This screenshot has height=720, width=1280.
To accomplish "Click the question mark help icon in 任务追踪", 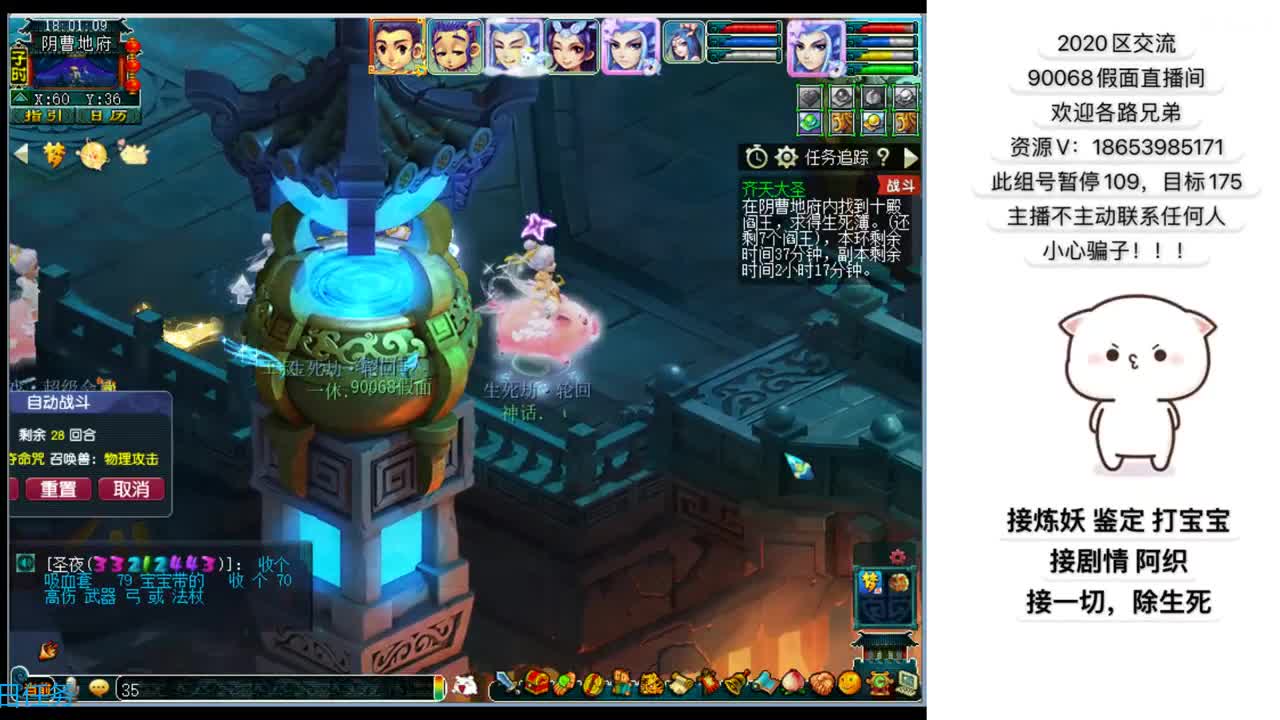I will coord(884,156).
